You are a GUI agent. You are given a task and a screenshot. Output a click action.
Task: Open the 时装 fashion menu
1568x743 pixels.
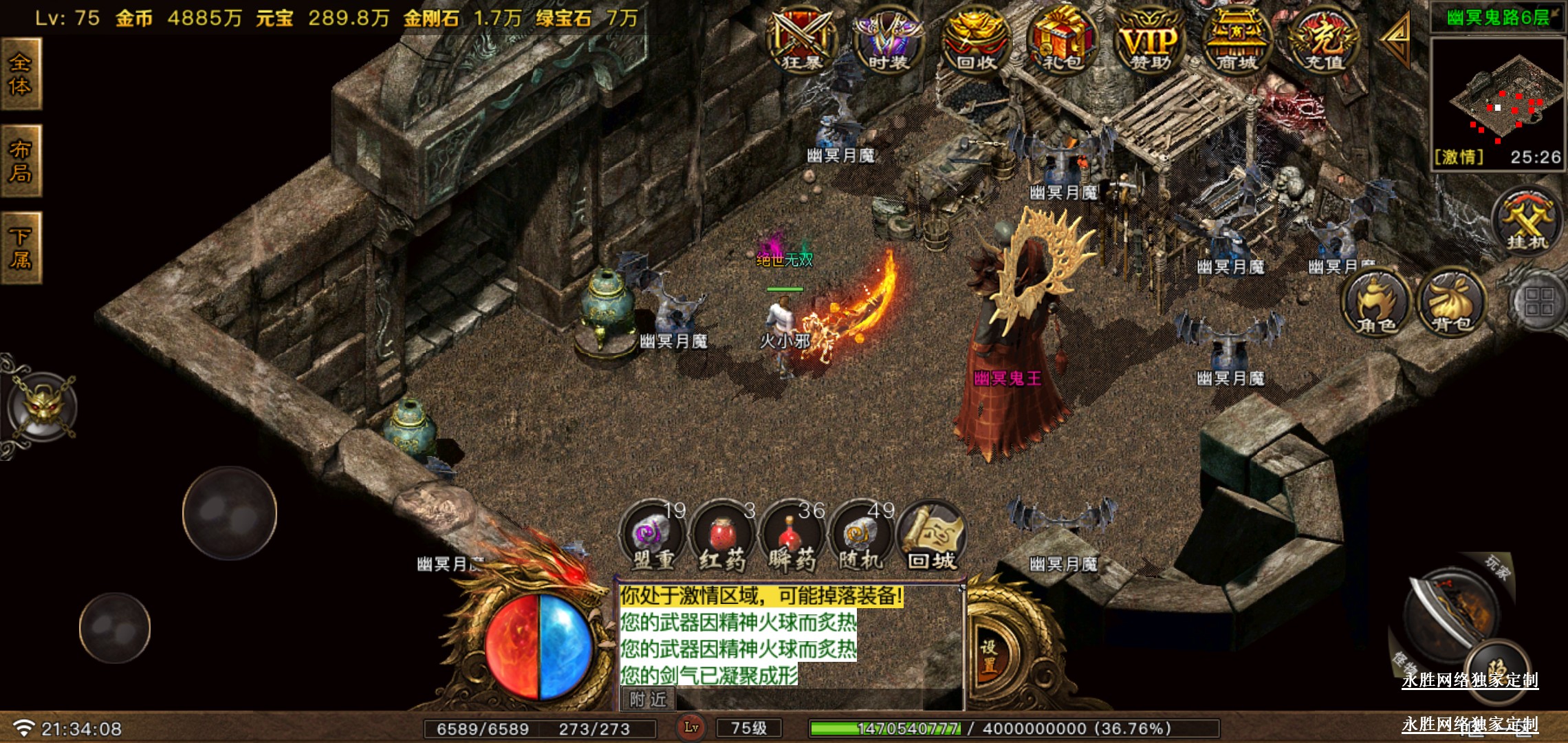click(x=888, y=40)
